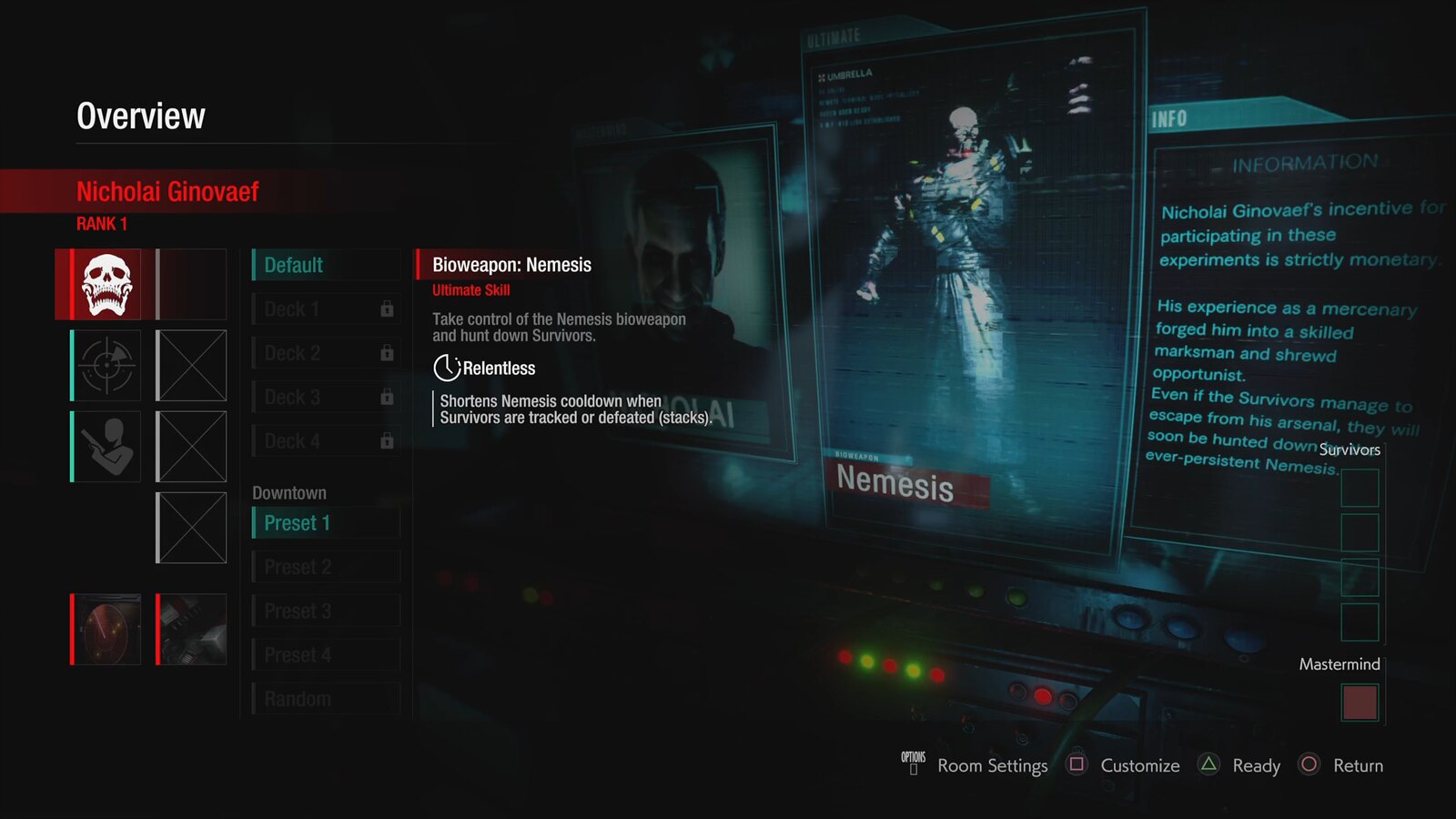Viewport: 1456px width, 819px height.
Task: Select the crosshair skill icon
Action: tap(106, 366)
